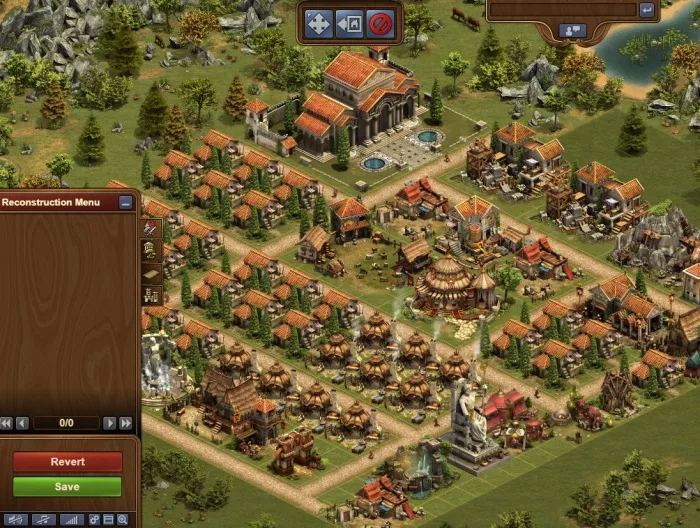Toggle the music note setting

click(42, 520)
